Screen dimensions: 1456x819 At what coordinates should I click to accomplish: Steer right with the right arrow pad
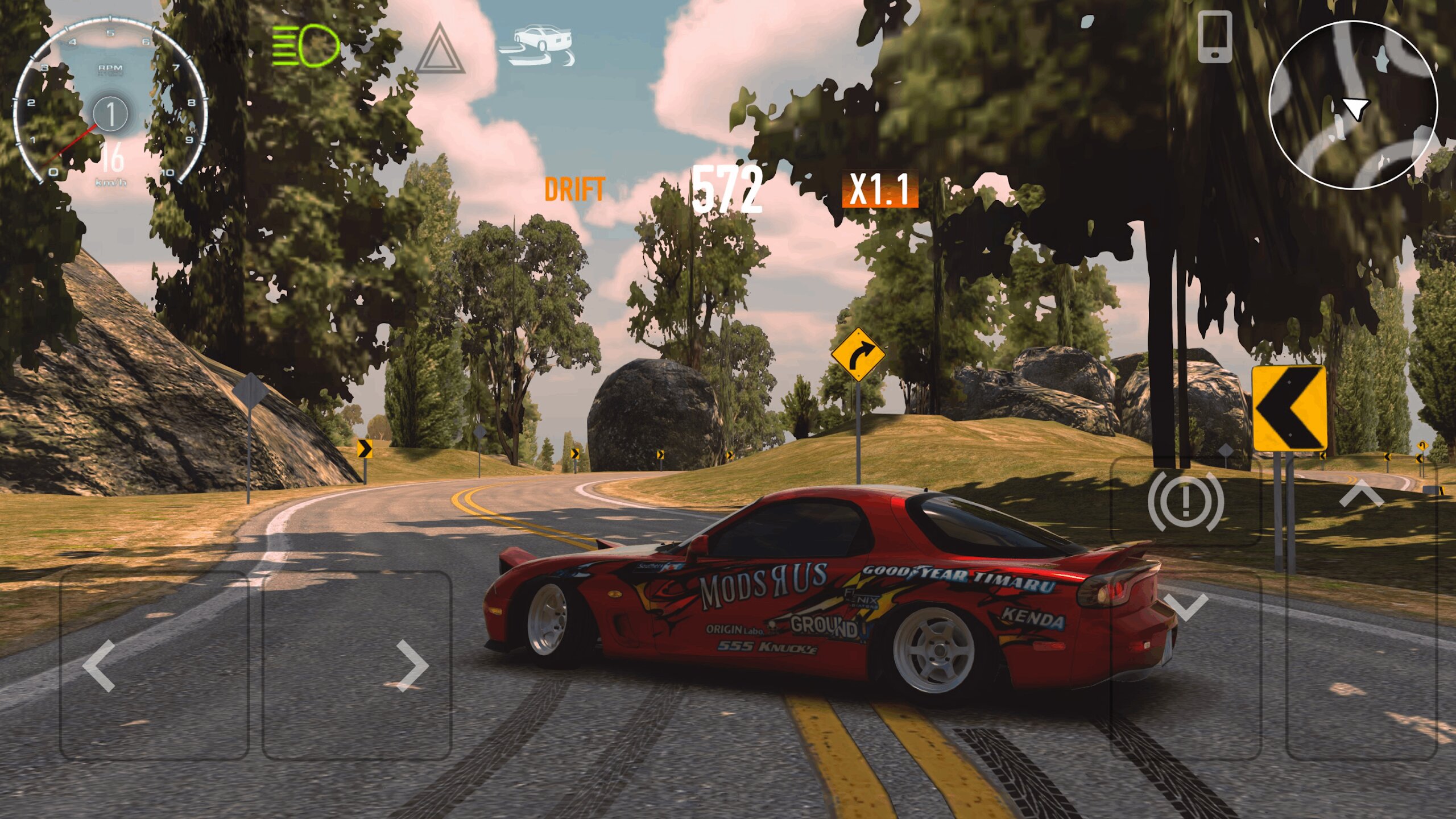coord(357,665)
